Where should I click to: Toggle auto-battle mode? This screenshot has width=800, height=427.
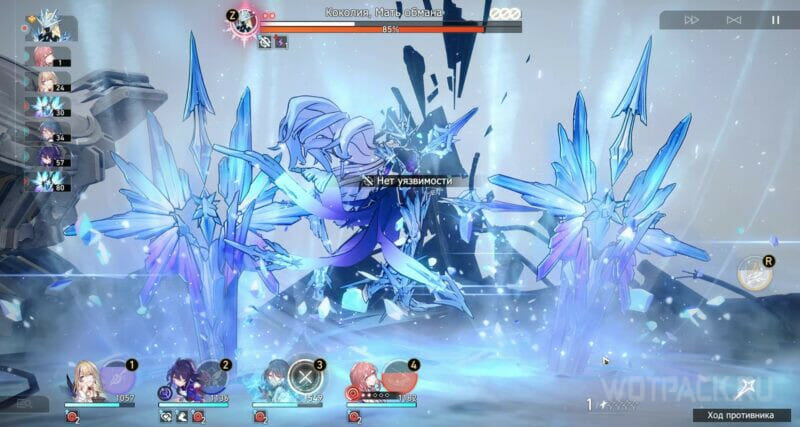(733, 20)
